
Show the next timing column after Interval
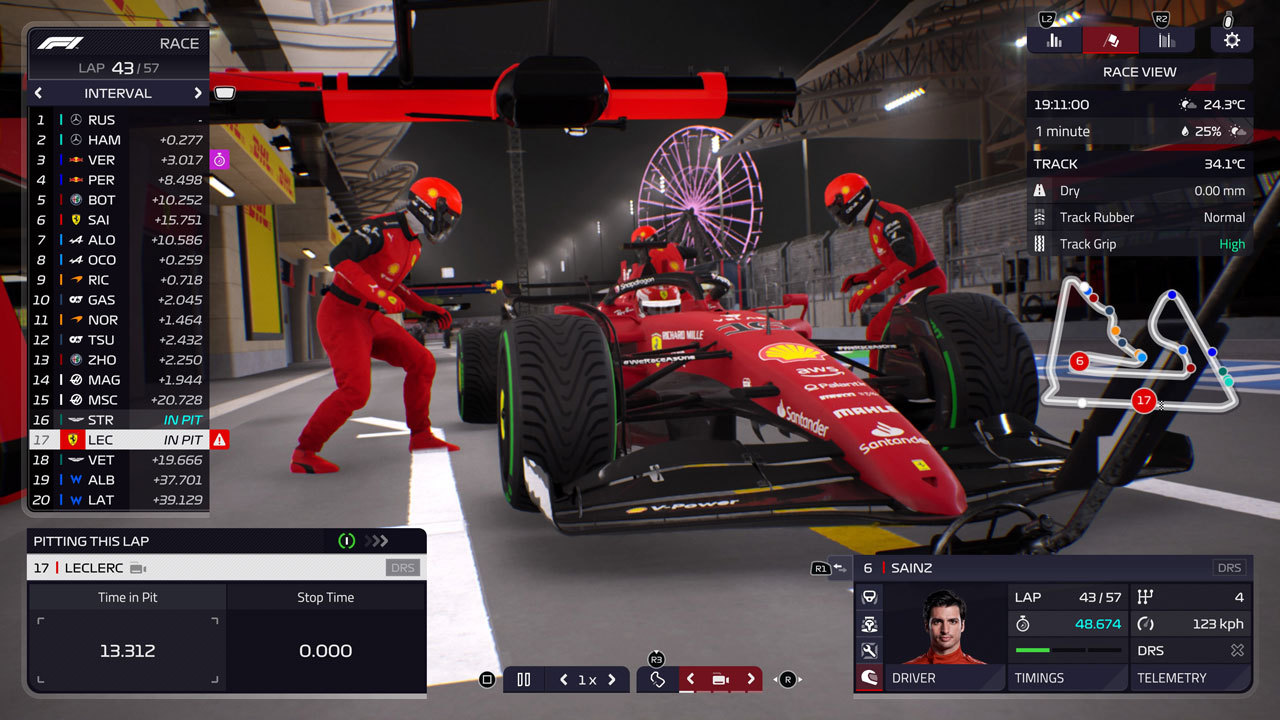coord(198,93)
